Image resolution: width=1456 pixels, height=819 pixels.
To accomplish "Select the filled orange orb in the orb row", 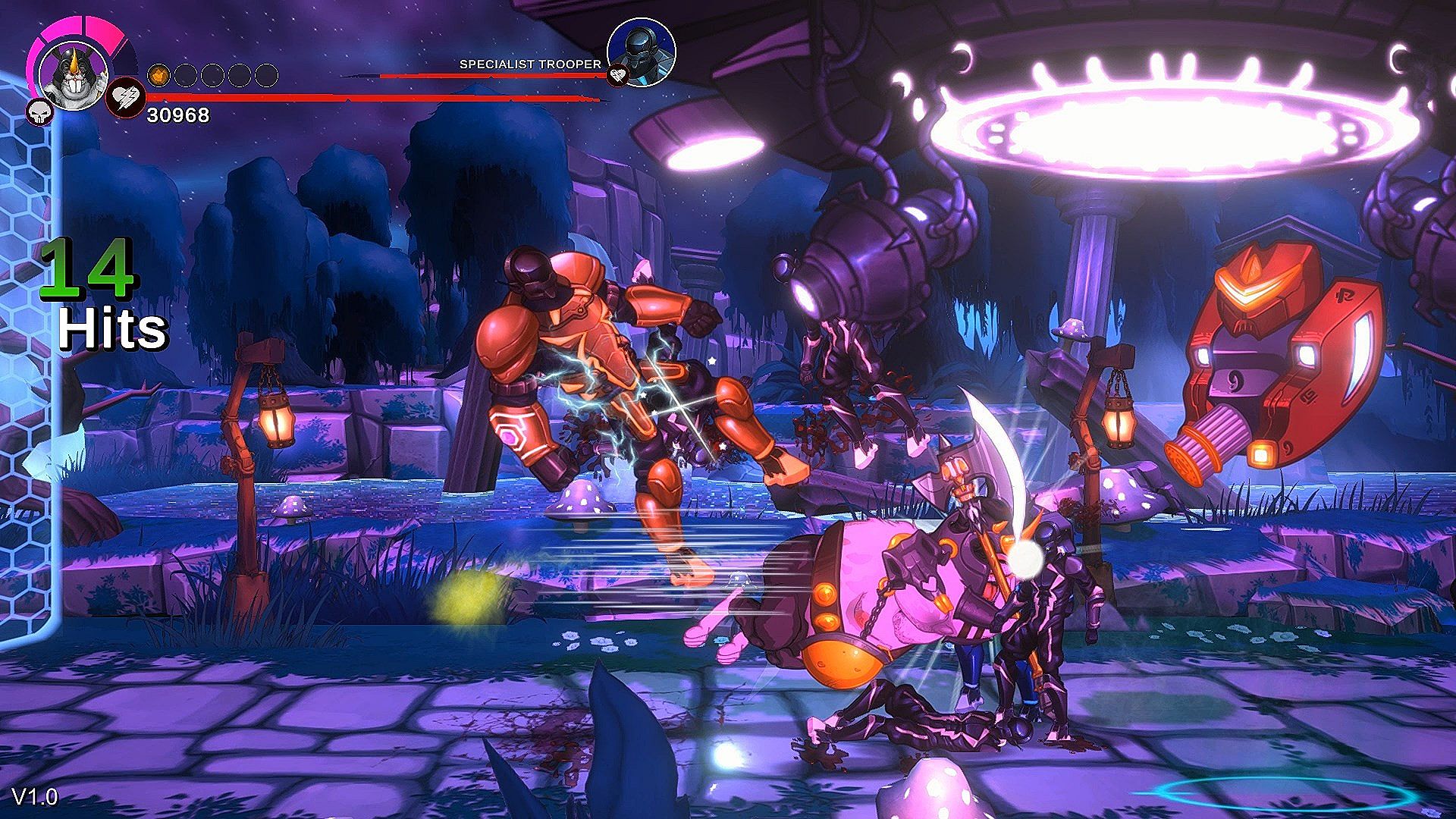I will tap(158, 75).
